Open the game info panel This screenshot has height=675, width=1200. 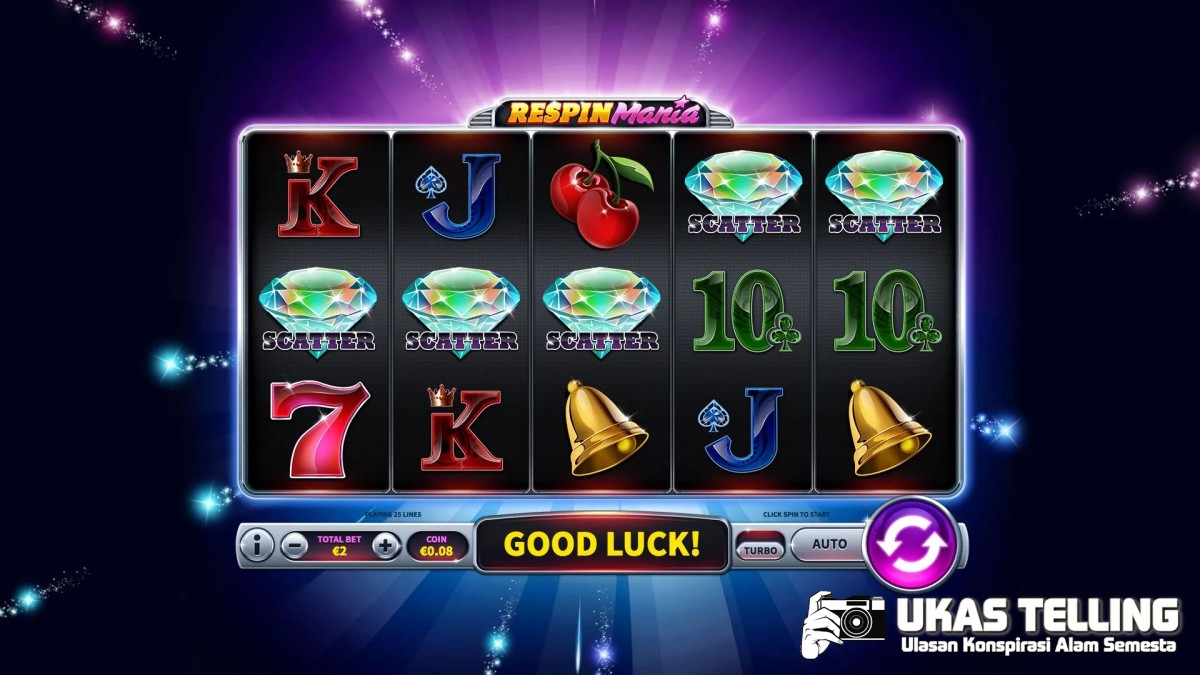[x=257, y=546]
